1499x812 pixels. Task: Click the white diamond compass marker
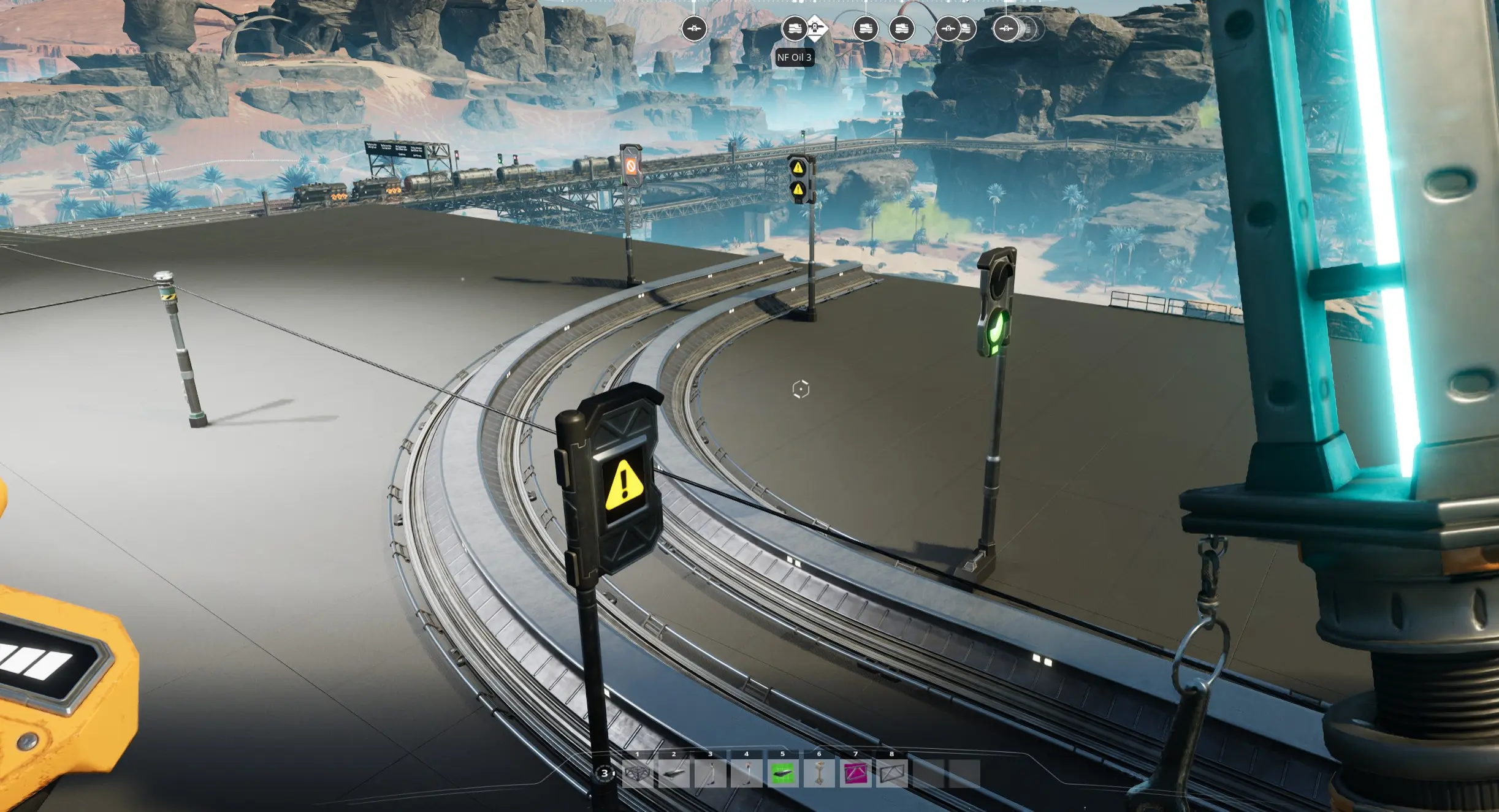[x=817, y=28]
